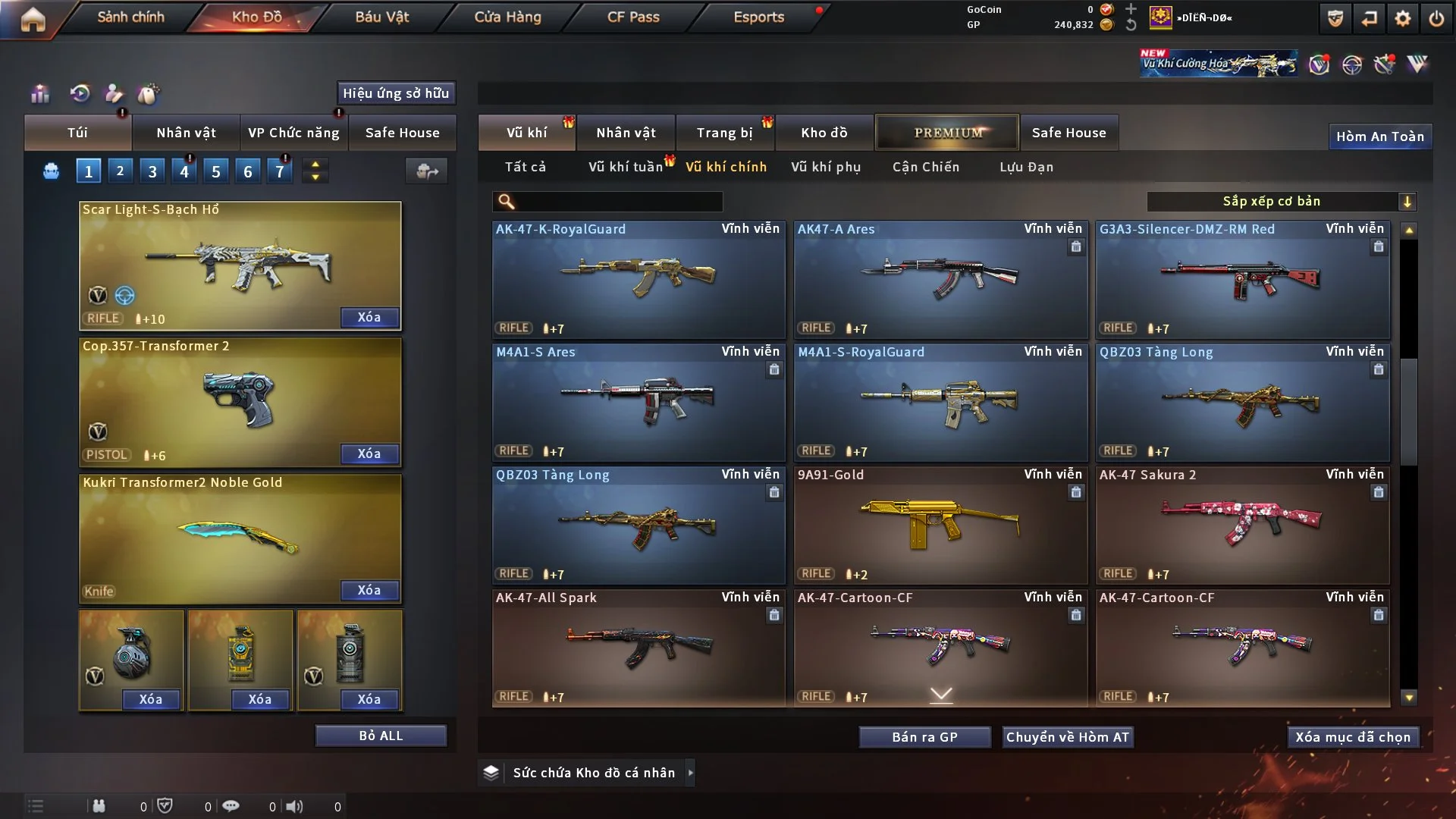Choose the AK-47 Sakura 2 rifle

[x=1241, y=525]
